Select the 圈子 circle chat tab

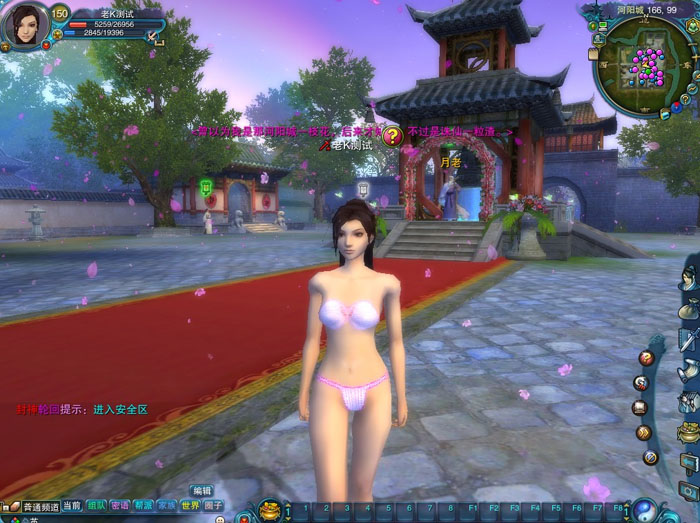[x=214, y=506]
